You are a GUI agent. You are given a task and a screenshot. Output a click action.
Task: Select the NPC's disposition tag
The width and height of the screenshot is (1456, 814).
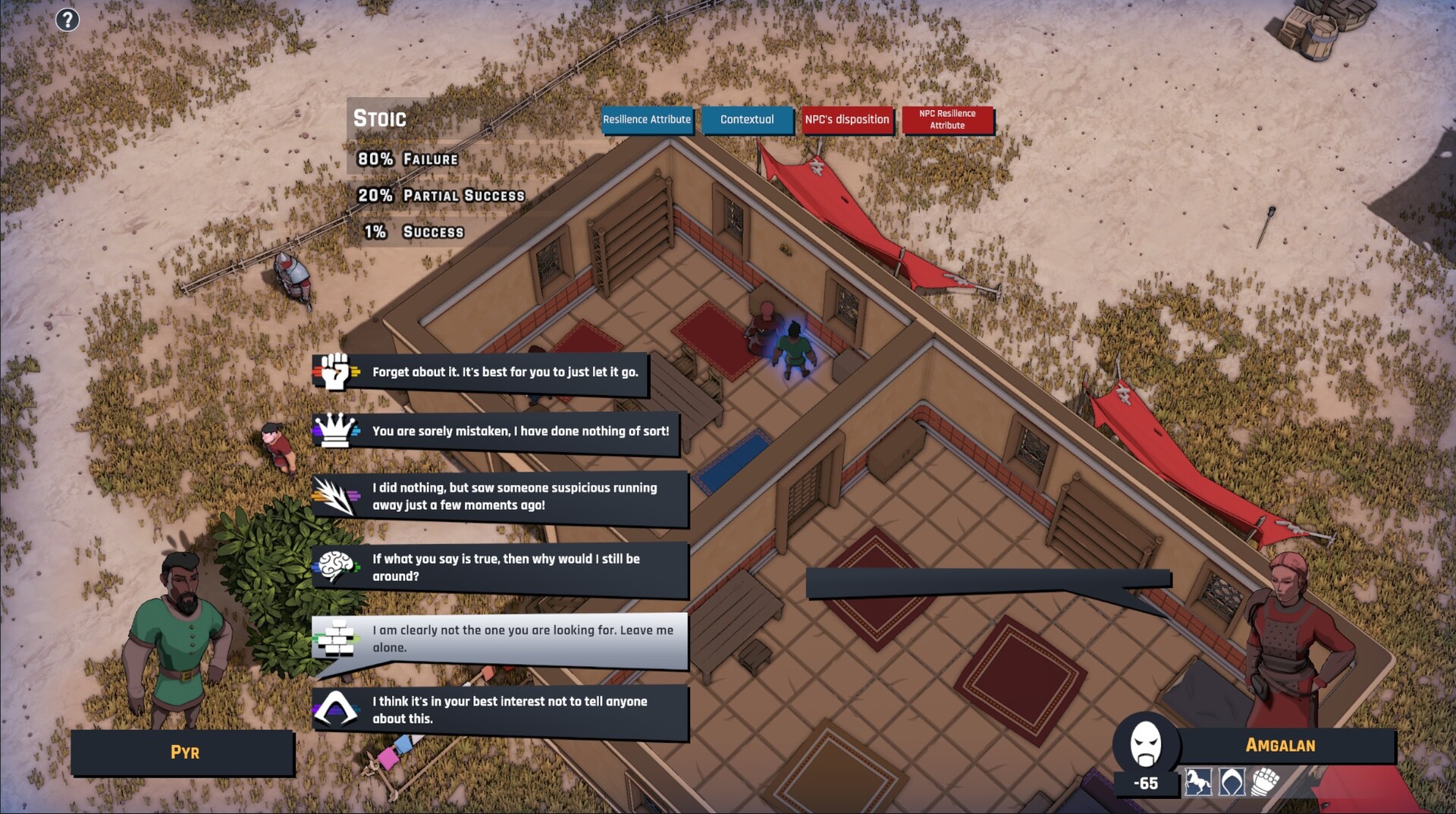(847, 120)
